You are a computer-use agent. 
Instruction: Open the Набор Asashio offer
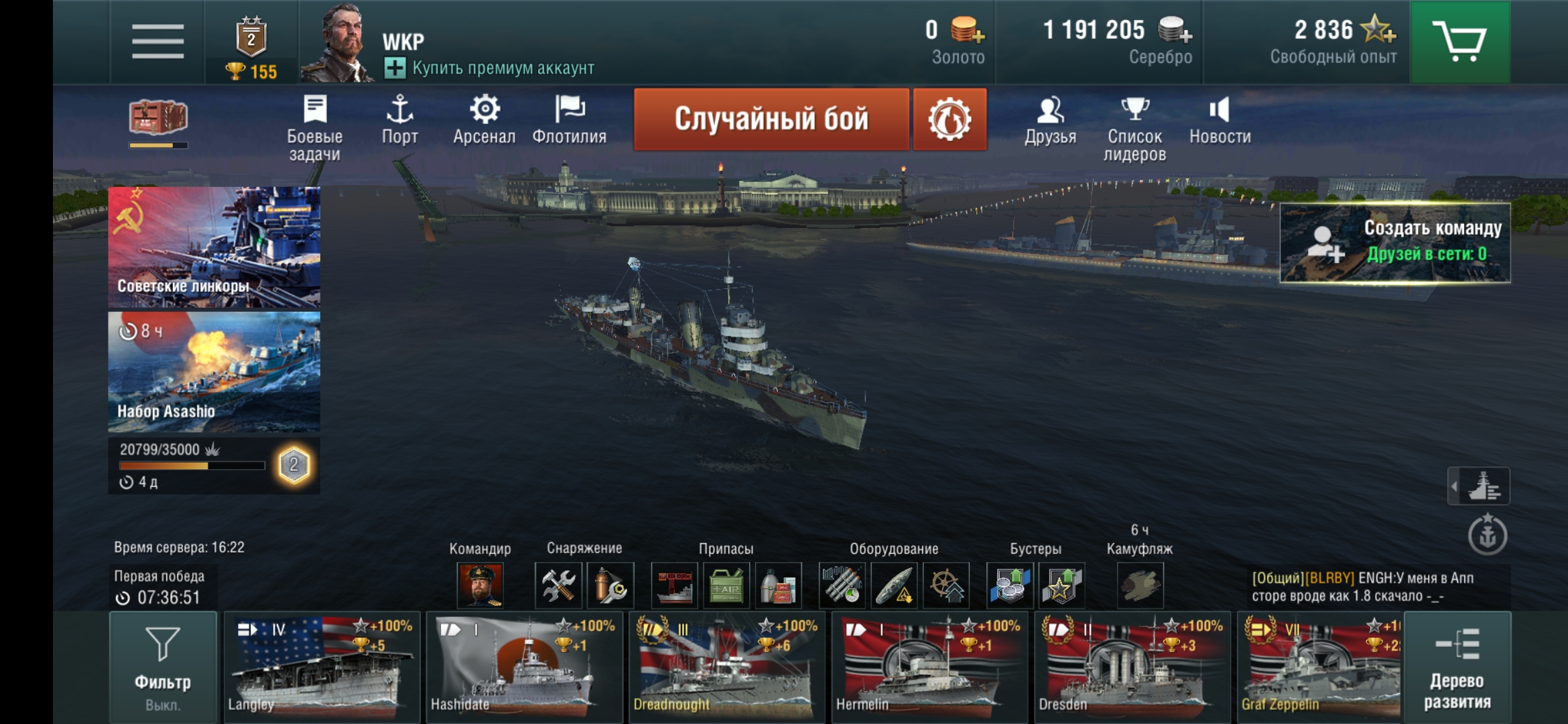[x=214, y=371]
